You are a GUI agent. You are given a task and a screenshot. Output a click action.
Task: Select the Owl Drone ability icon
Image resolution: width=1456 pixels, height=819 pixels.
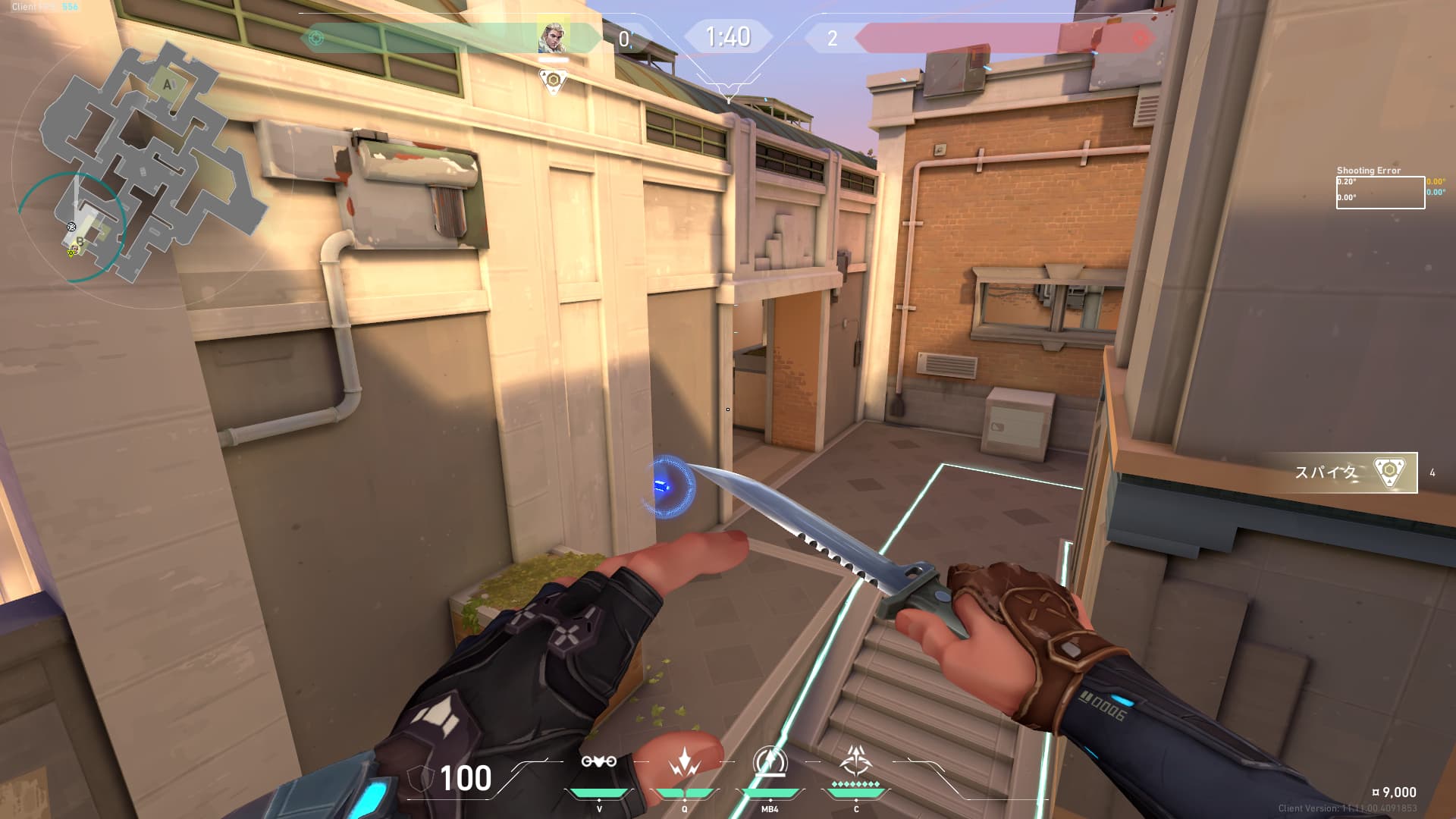598,762
